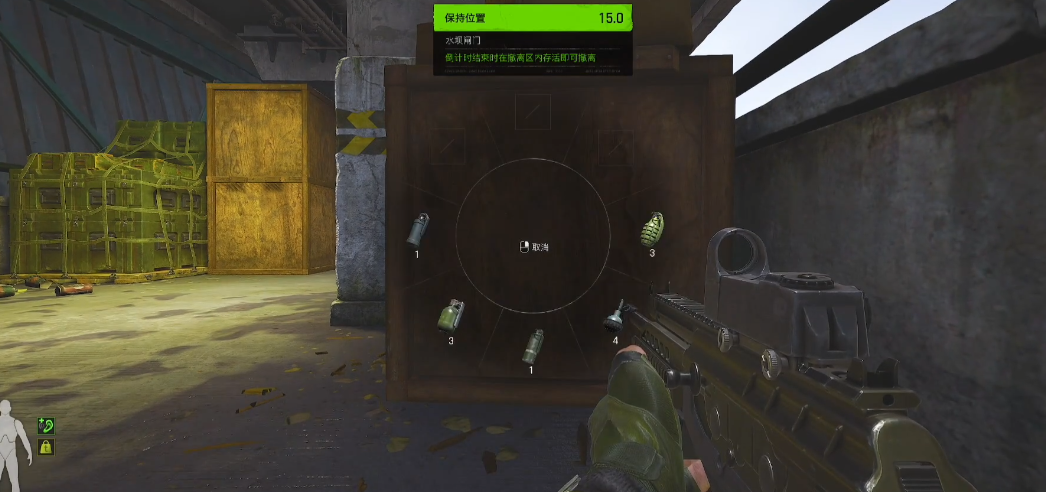Select the pineapple frag grenade
The width and height of the screenshot is (1046, 492).
[652, 229]
